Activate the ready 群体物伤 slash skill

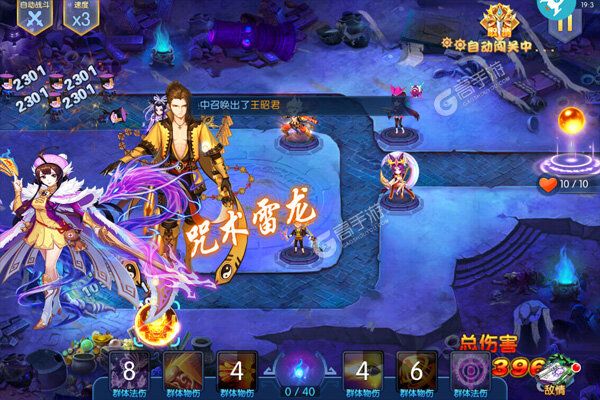pos(180,371)
